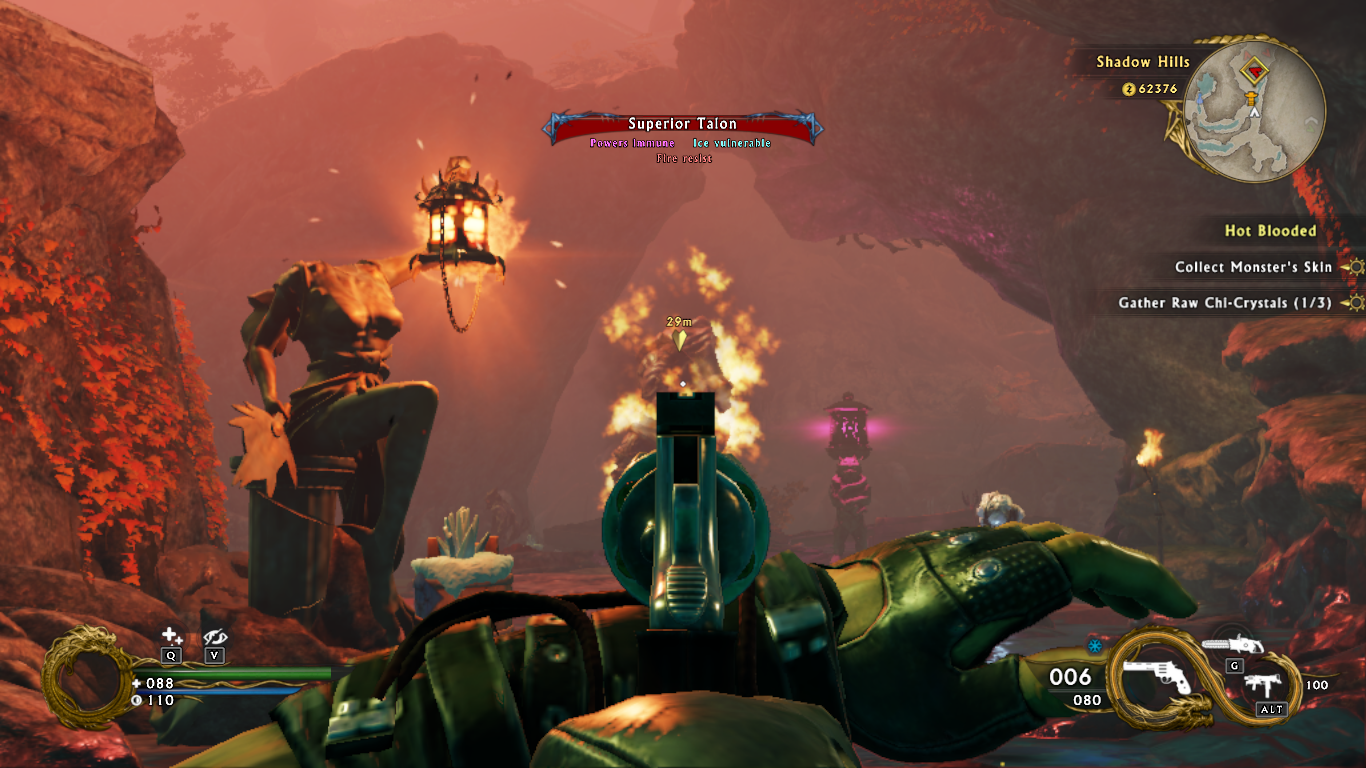The width and height of the screenshot is (1366, 768).
Task: Activate the healing plus-sign ability
Action: pos(172,636)
